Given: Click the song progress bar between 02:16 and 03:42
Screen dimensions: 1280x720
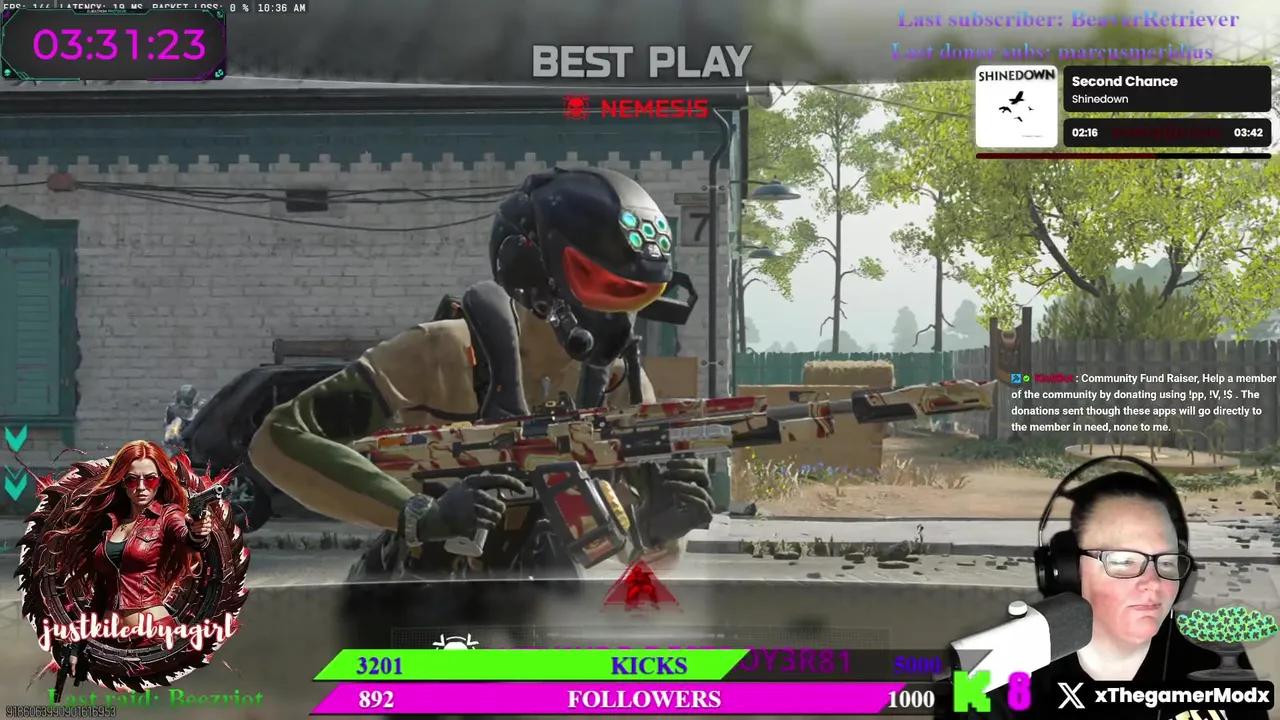Looking at the screenshot, I should [1168, 132].
